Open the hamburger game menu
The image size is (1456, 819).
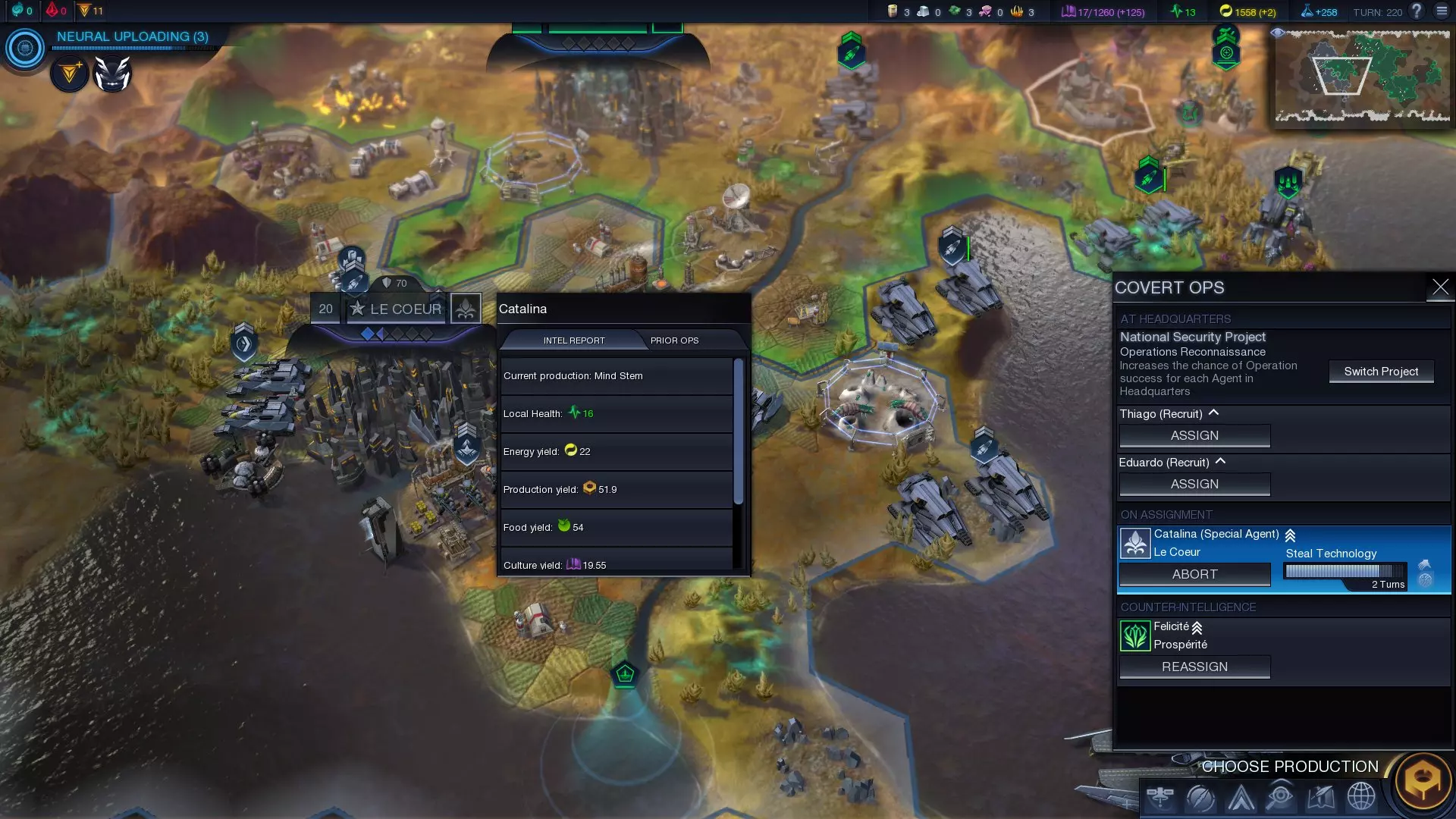tap(1442, 11)
